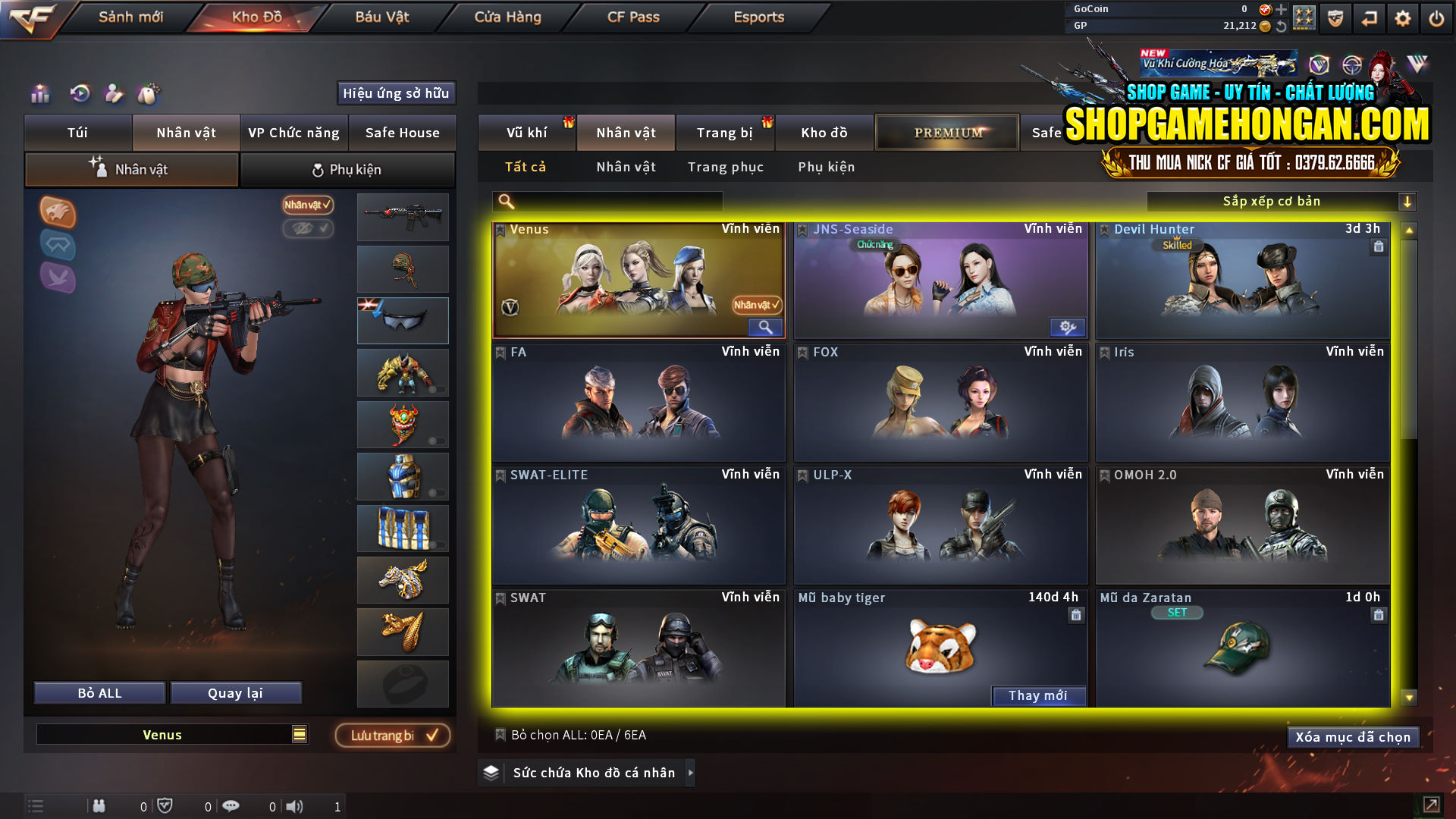Click the magnifier icon on the Venus card
The width and height of the screenshot is (1456, 819).
764,327
